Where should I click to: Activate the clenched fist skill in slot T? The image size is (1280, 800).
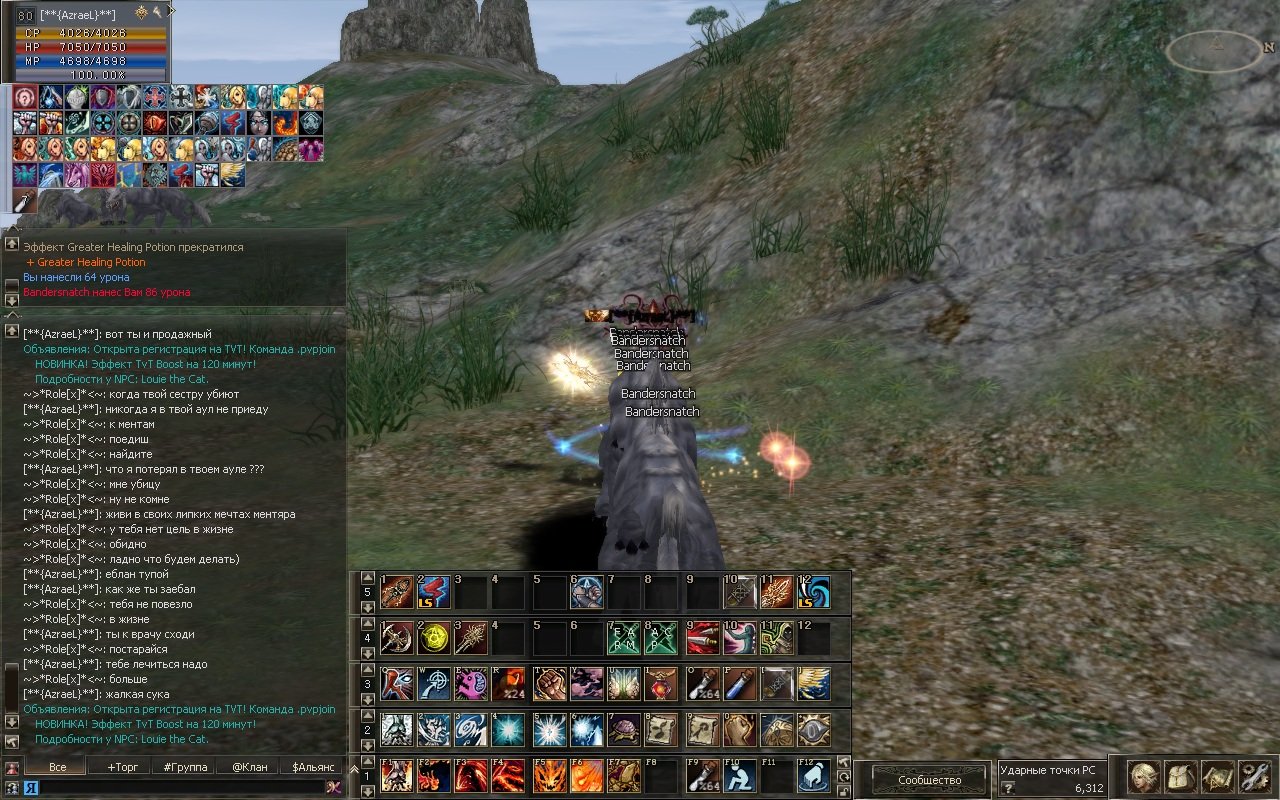[x=548, y=684]
